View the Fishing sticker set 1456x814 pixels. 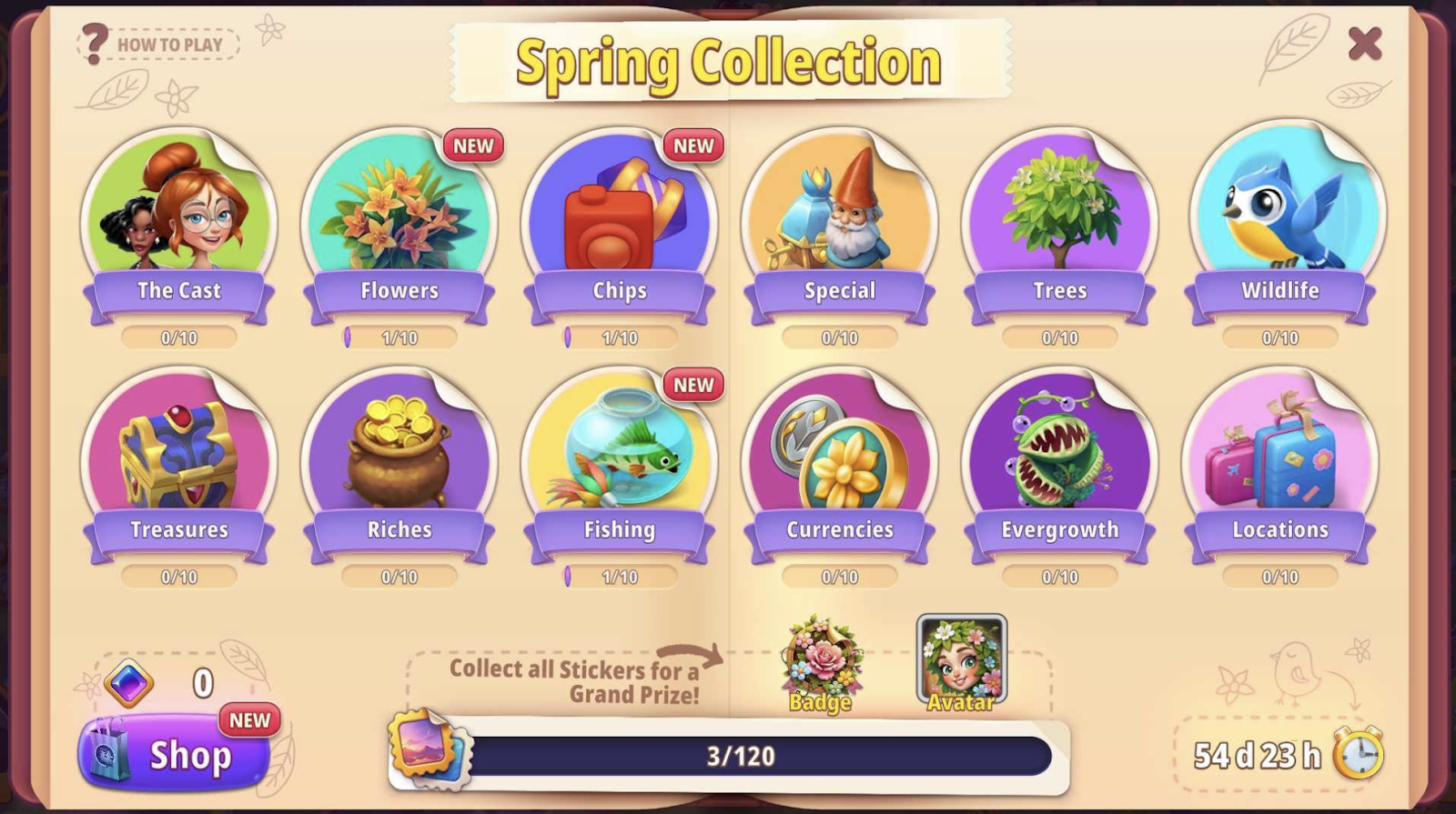click(620, 459)
